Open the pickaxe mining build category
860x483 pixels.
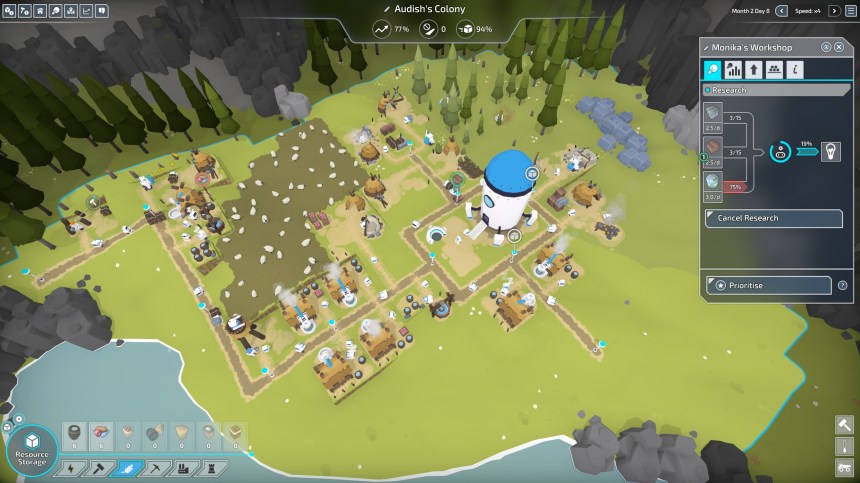154,467
